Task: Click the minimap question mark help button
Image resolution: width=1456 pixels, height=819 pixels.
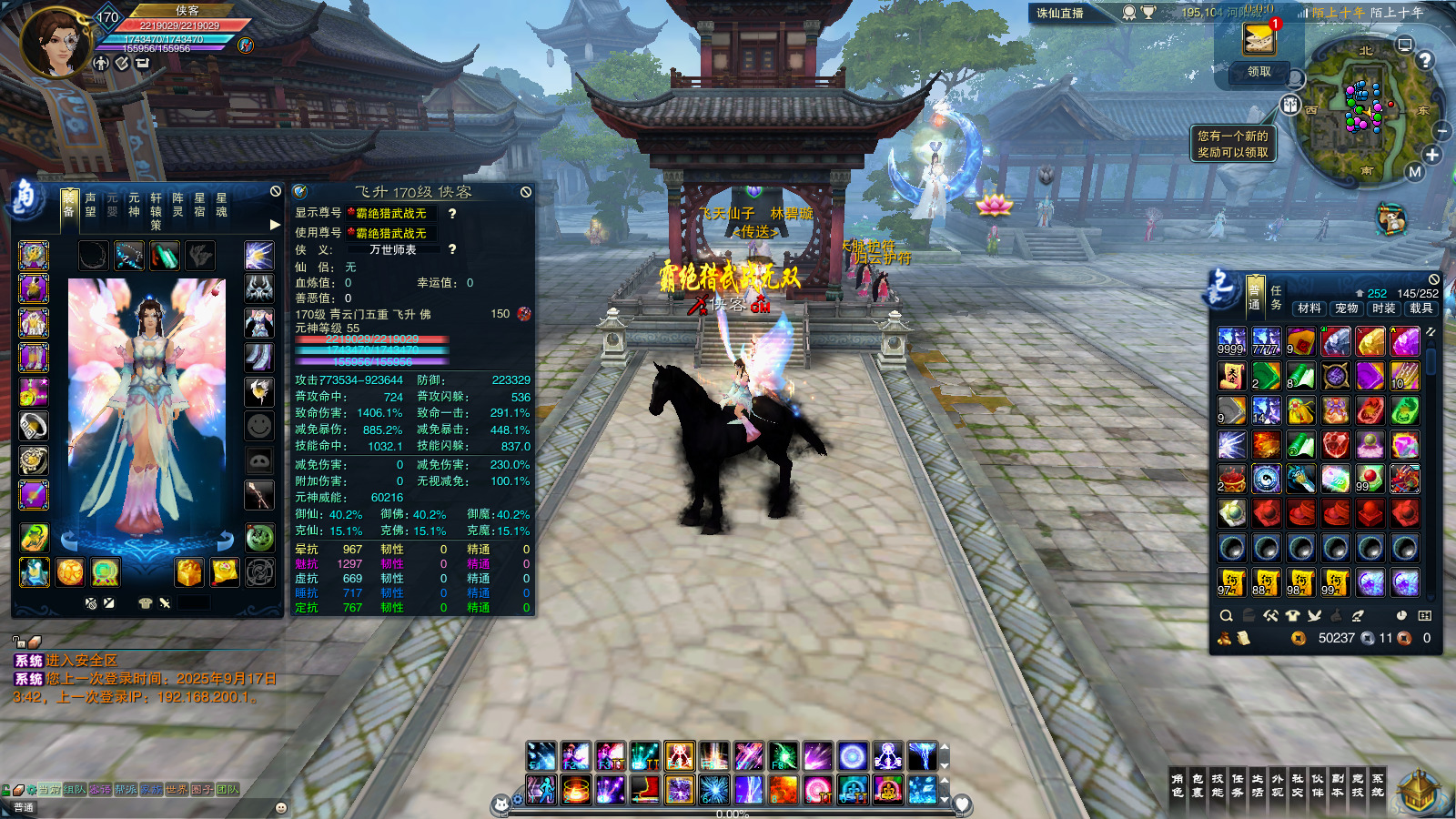Action: click(1425, 60)
